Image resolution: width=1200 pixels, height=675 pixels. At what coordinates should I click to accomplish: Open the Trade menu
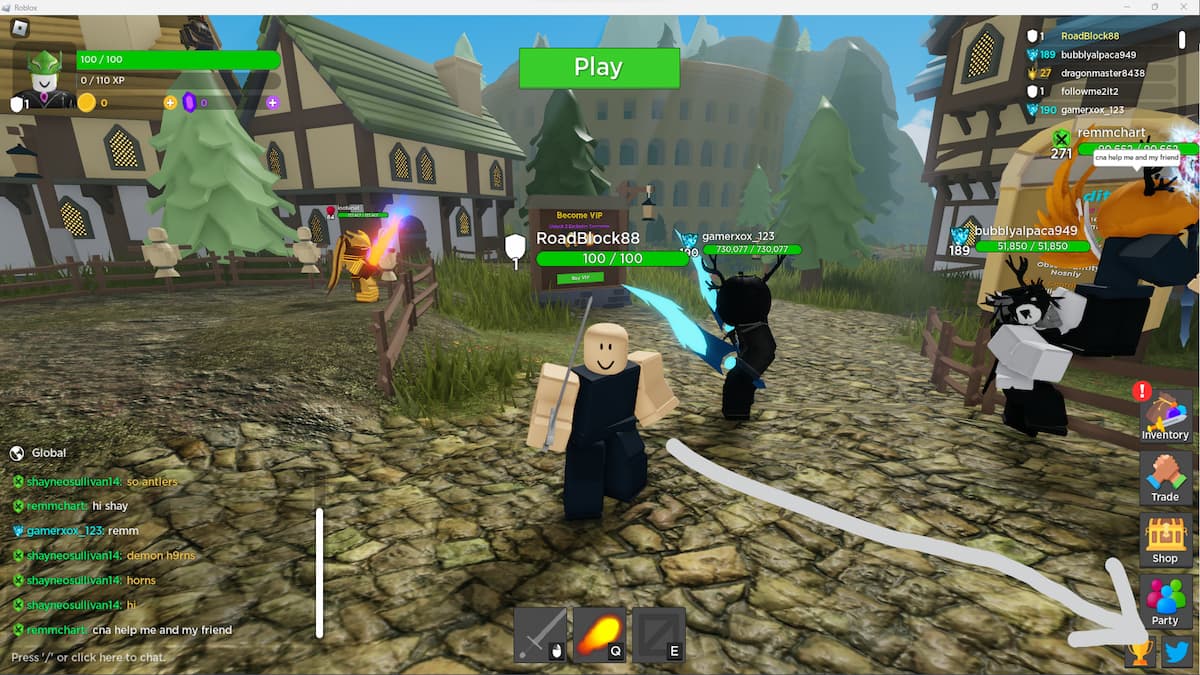pos(1165,479)
